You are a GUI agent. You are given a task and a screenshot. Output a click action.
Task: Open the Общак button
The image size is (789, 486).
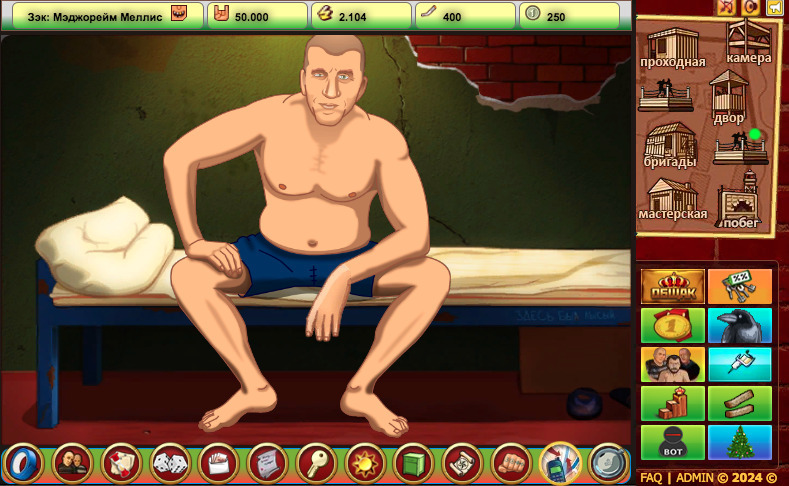coord(672,287)
